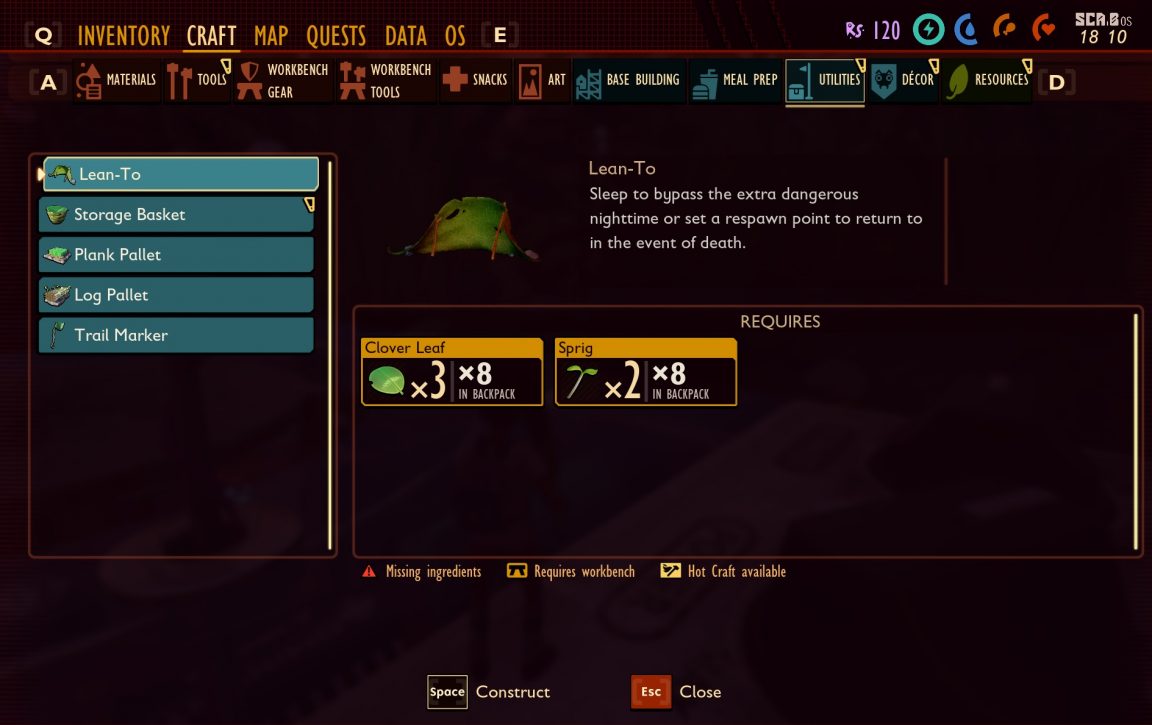Select the Storage Basket recipe
Screen dimensions: 1152x725
coord(177,215)
